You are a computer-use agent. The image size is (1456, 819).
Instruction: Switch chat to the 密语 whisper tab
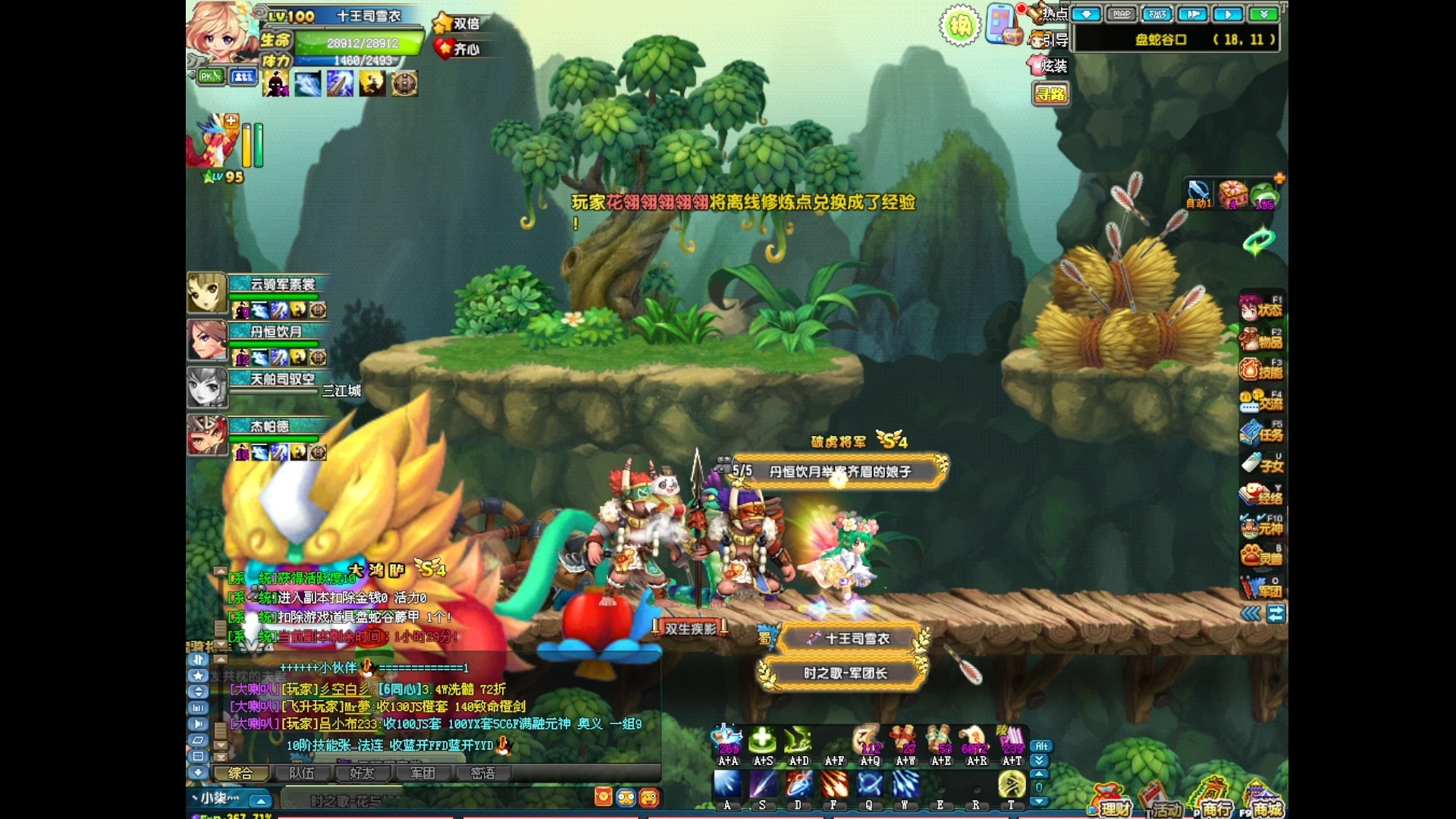click(x=482, y=773)
